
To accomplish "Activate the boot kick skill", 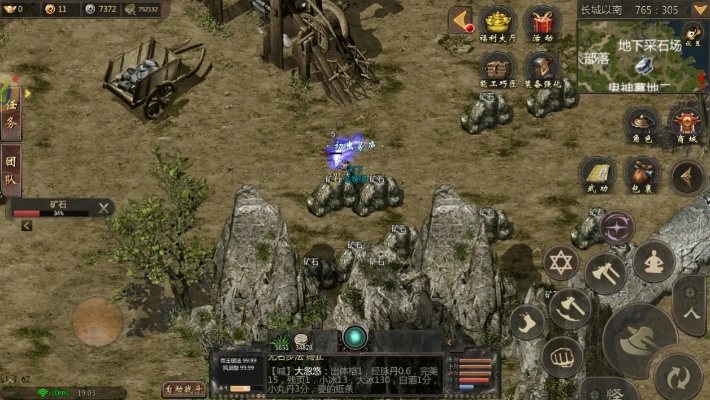I will point(527,321).
